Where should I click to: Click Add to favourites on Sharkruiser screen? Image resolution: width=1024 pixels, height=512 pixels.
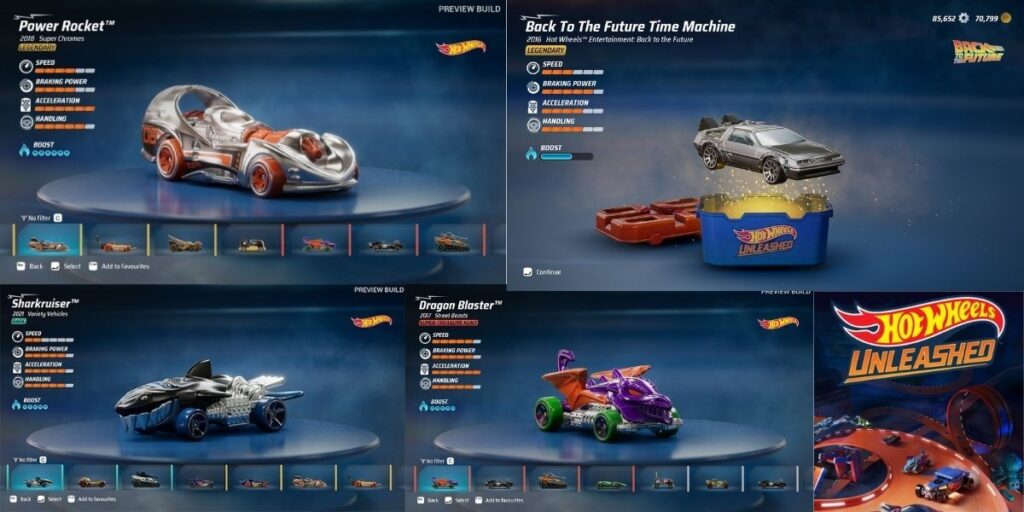(x=95, y=499)
